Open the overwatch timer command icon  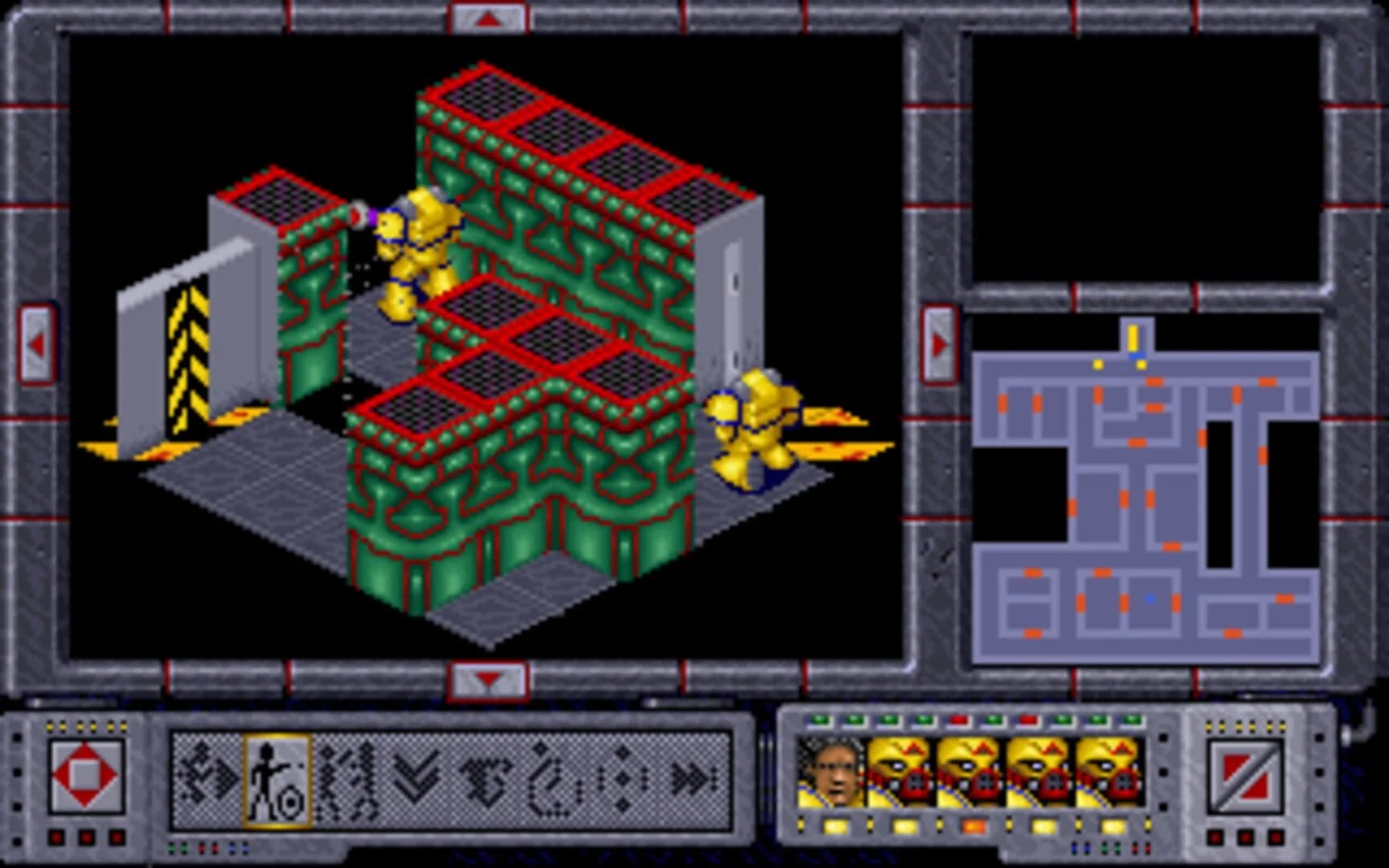[x=553, y=780]
